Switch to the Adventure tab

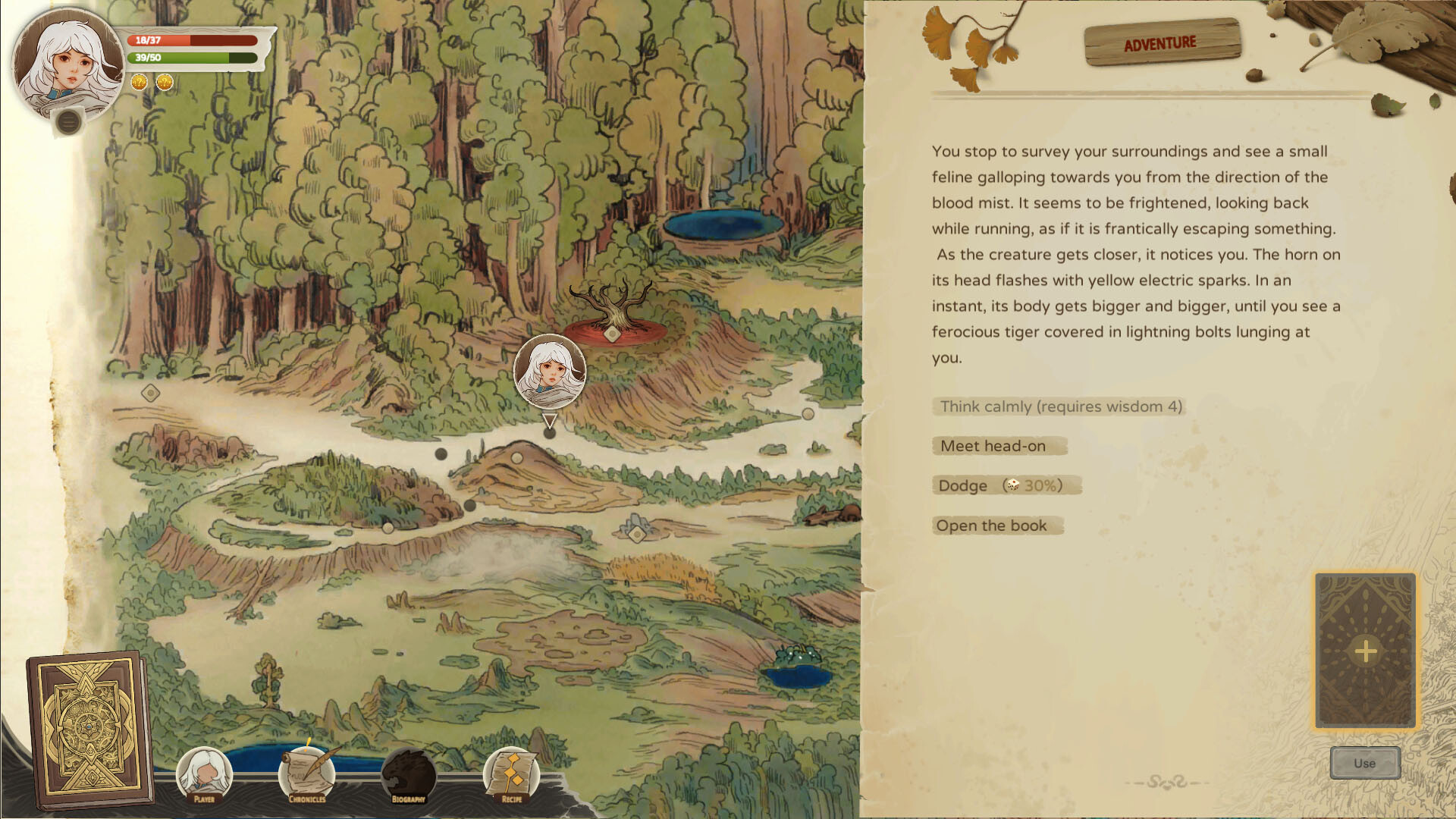coord(1162,42)
